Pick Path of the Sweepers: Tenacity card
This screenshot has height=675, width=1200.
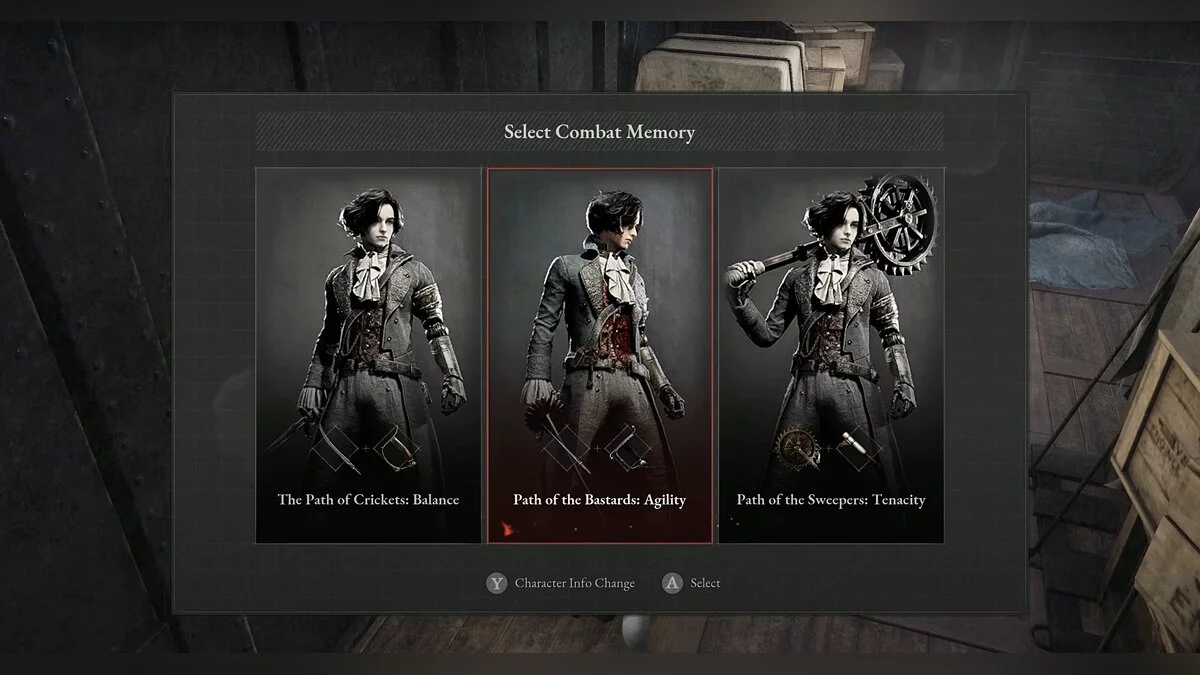click(x=831, y=355)
